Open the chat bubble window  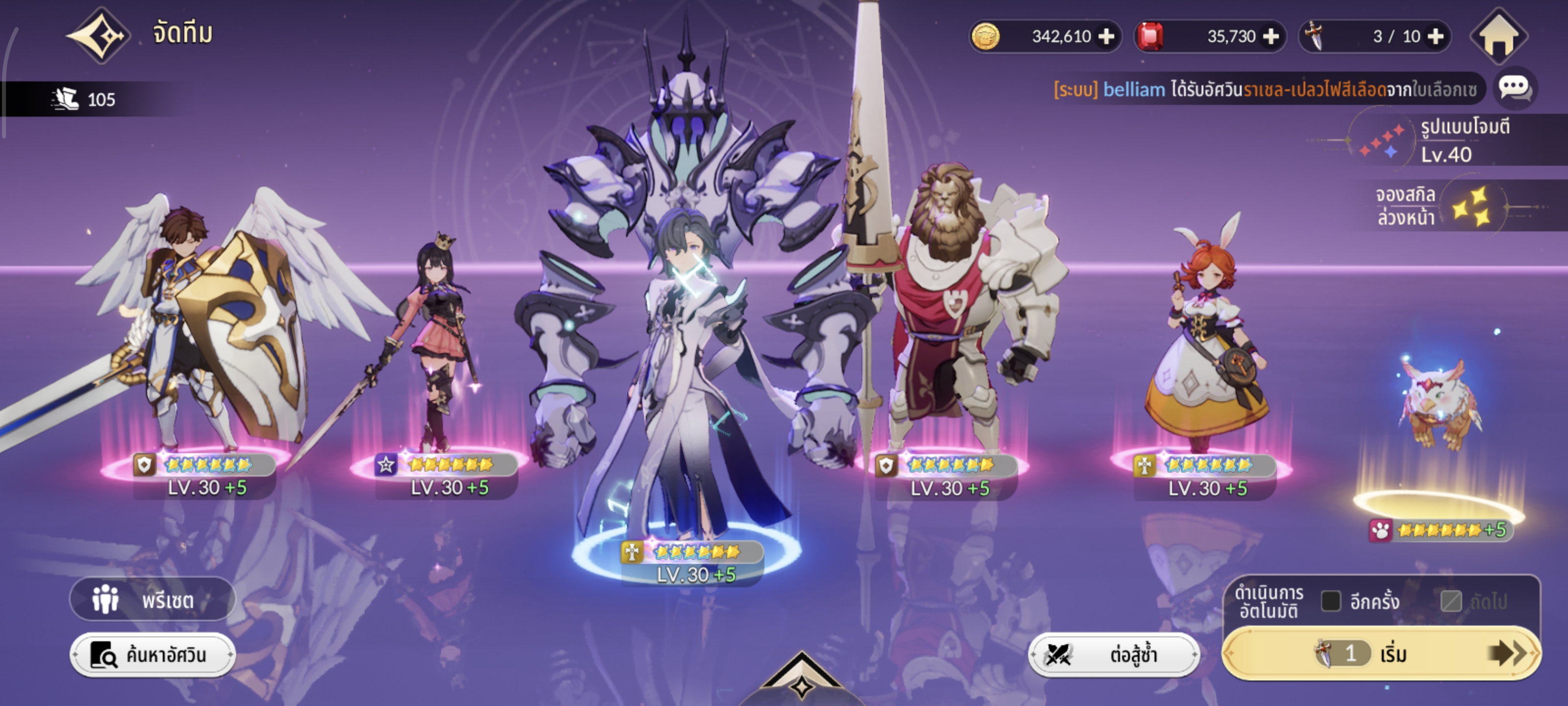[x=1514, y=88]
